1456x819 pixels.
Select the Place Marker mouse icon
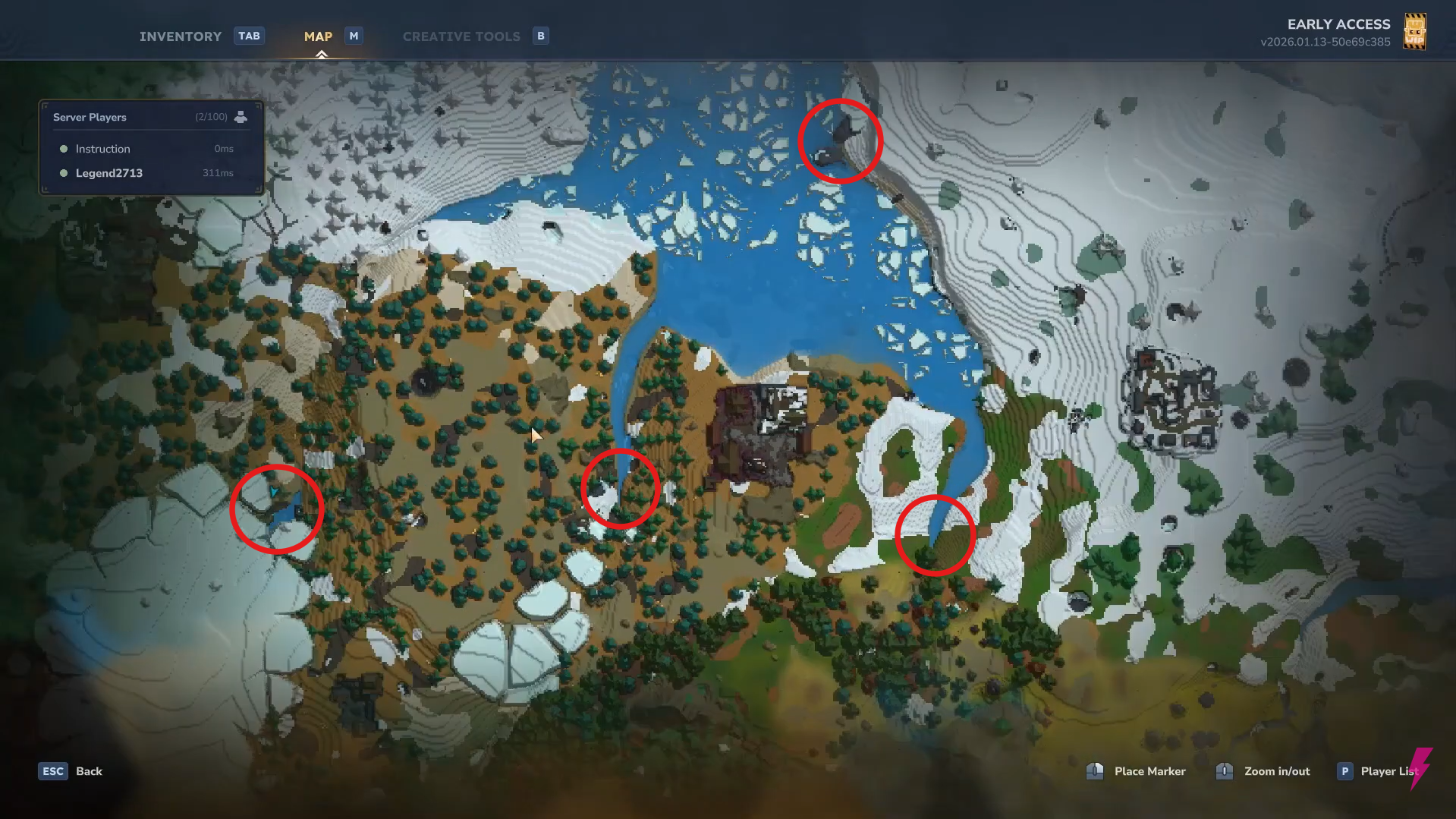1096,770
